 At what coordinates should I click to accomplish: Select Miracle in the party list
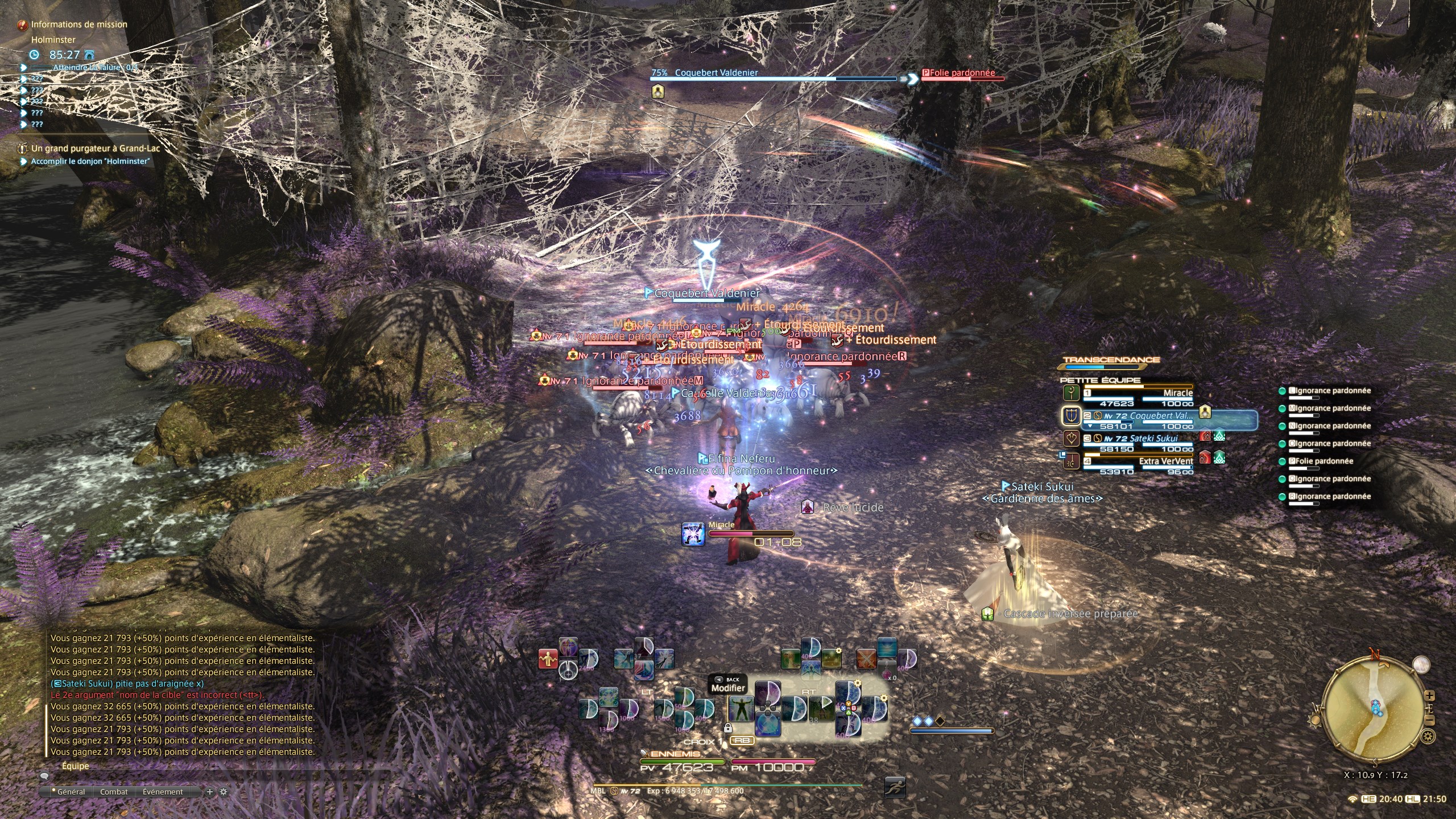(x=1137, y=397)
